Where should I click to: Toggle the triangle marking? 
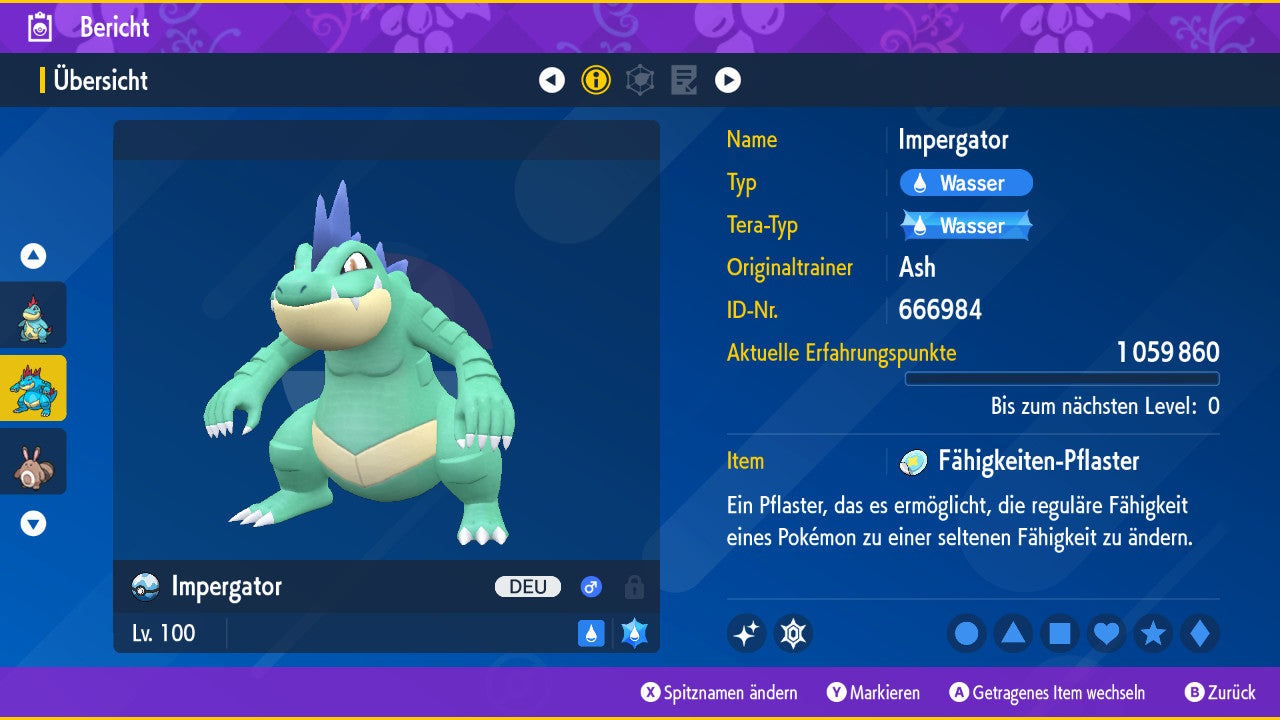pos(1013,633)
